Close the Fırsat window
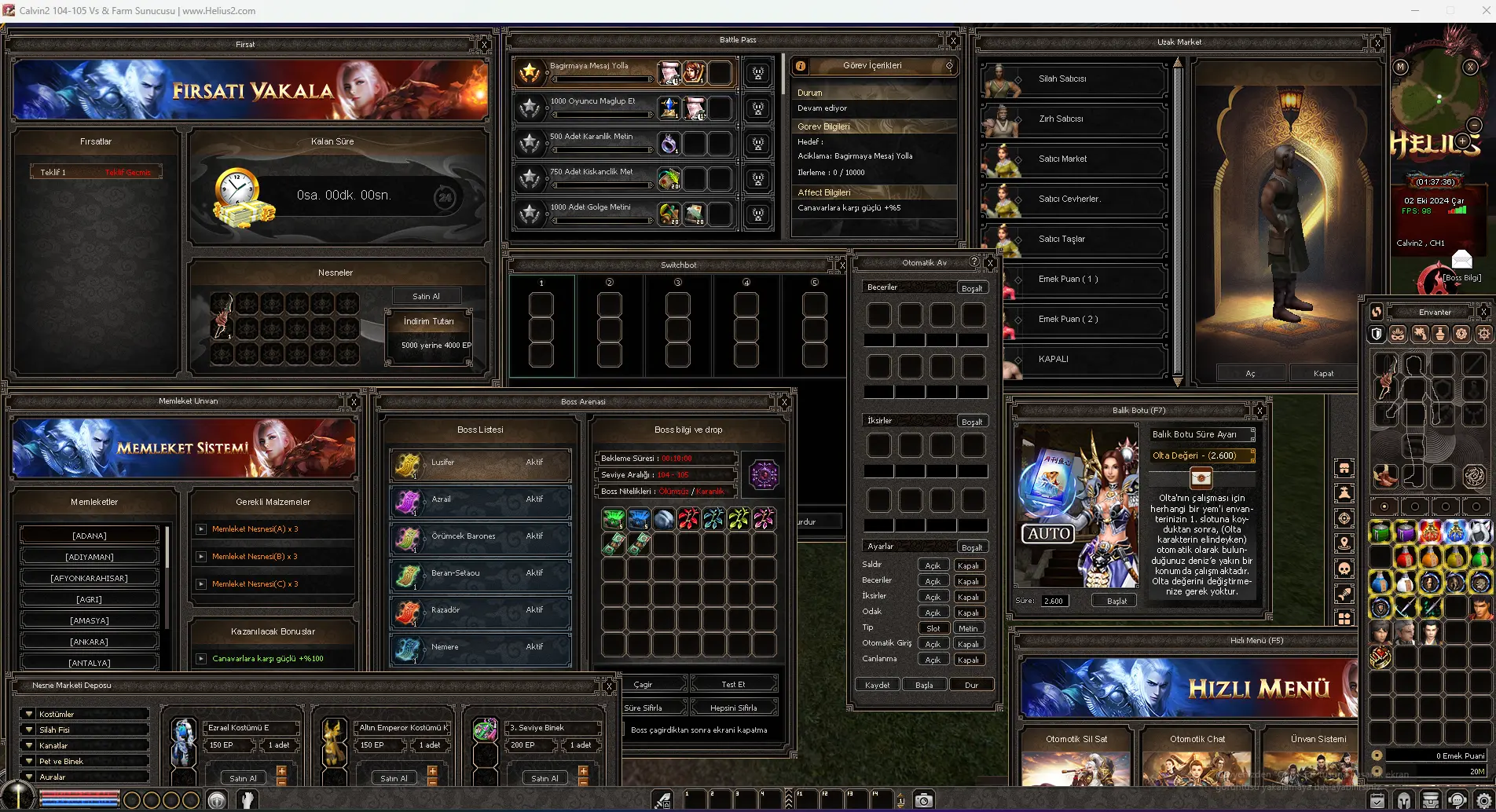The height and width of the screenshot is (812, 1496). [484, 45]
